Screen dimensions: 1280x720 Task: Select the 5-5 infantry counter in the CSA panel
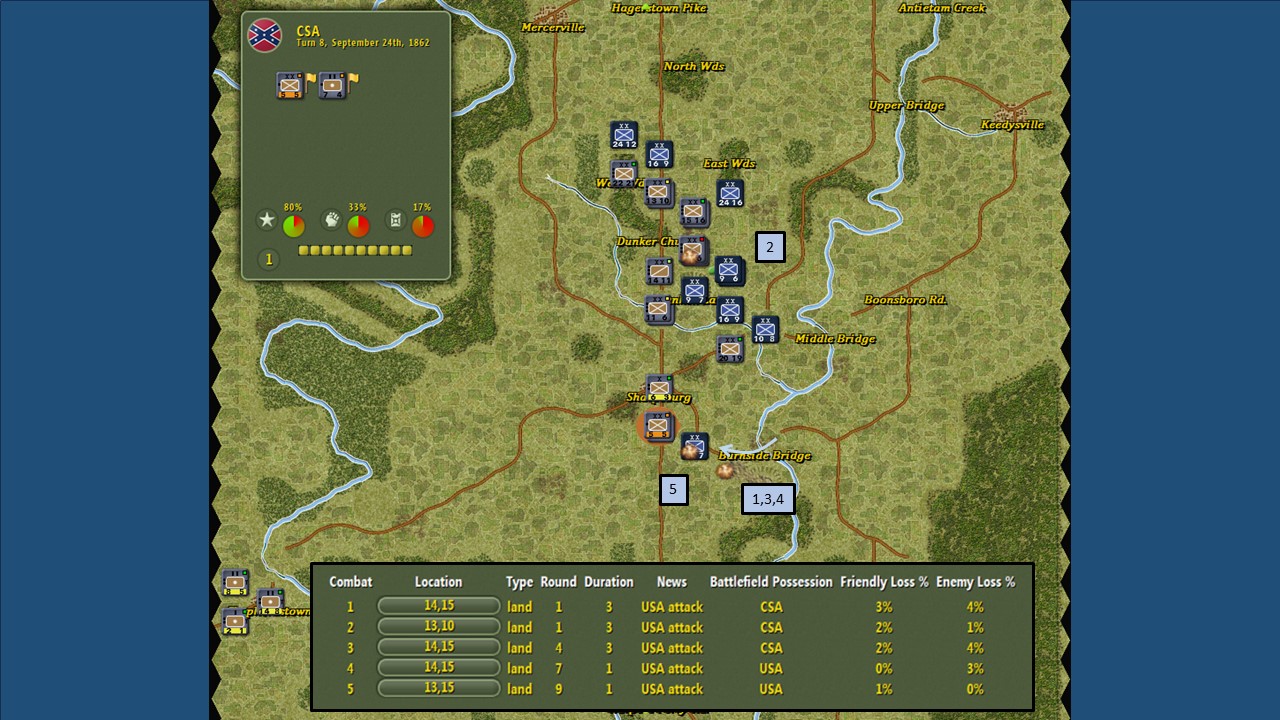pos(288,85)
